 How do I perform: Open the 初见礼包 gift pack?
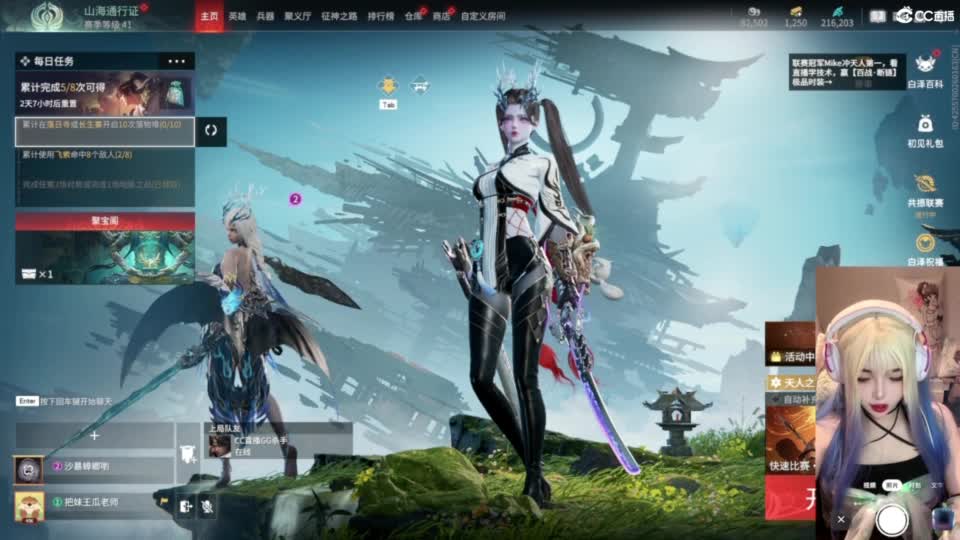coord(924,130)
